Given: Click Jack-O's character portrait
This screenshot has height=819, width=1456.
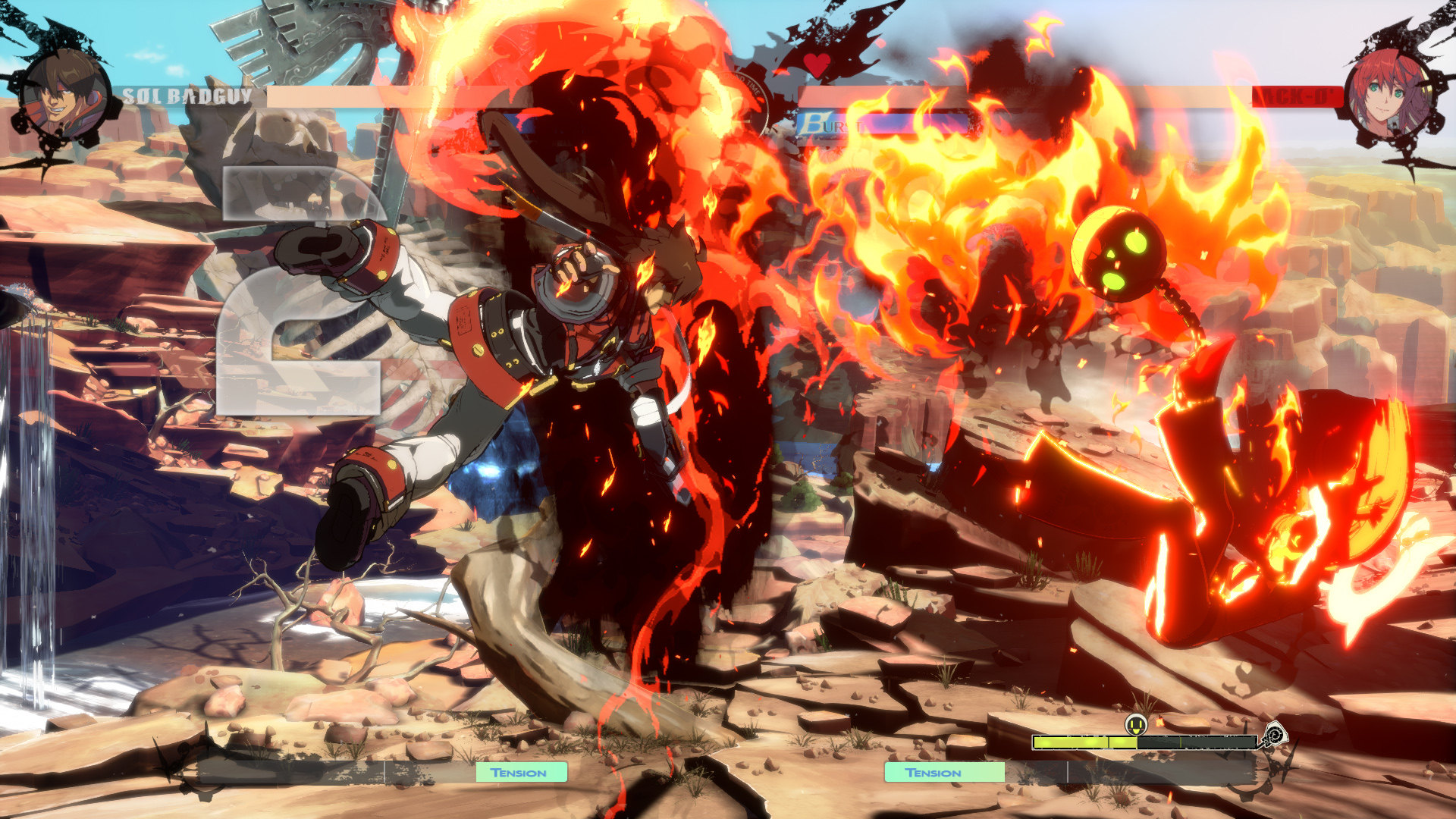Looking at the screenshot, I should [x=1391, y=94].
